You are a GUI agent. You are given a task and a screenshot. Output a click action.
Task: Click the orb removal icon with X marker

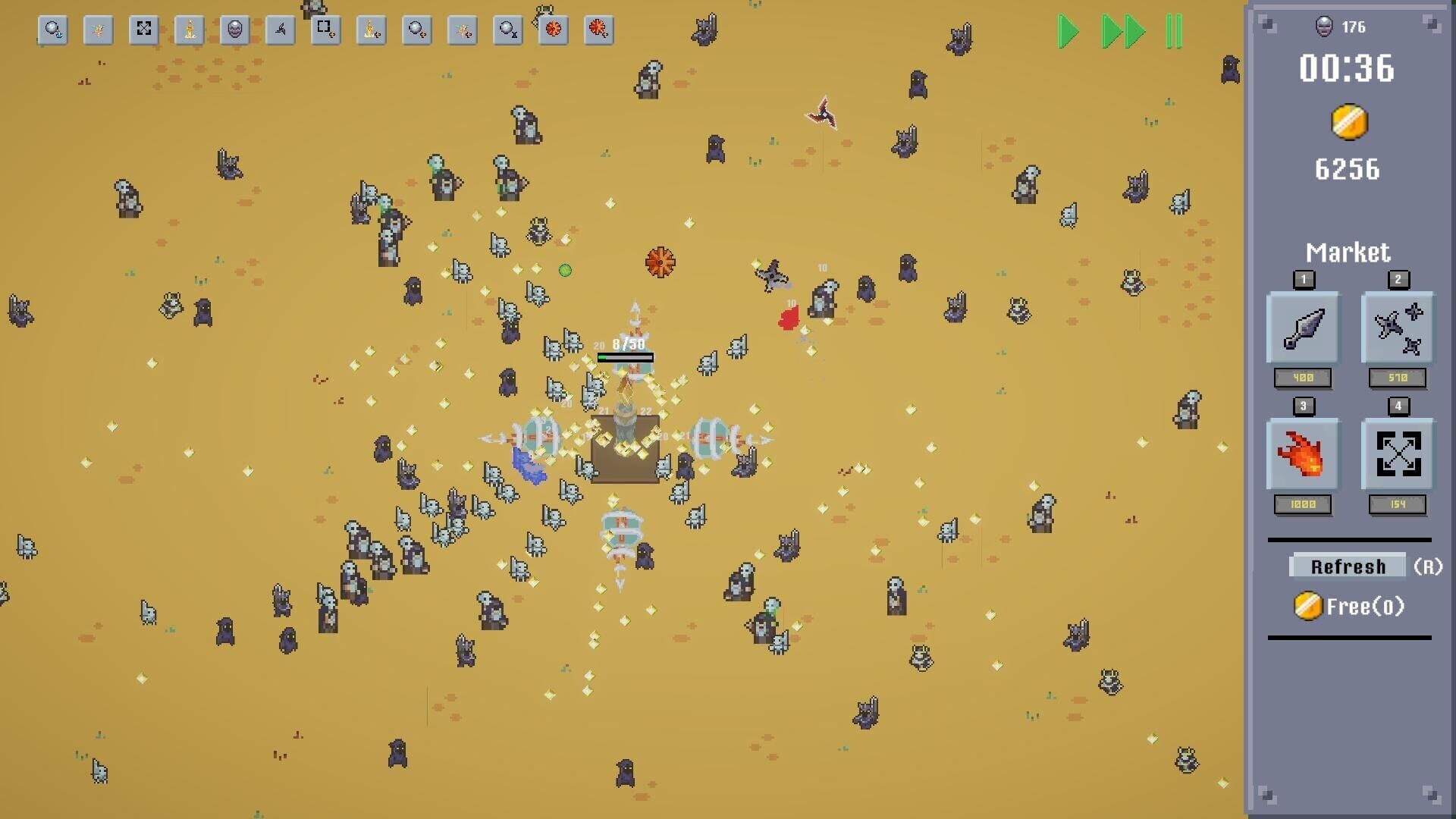point(507,30)
